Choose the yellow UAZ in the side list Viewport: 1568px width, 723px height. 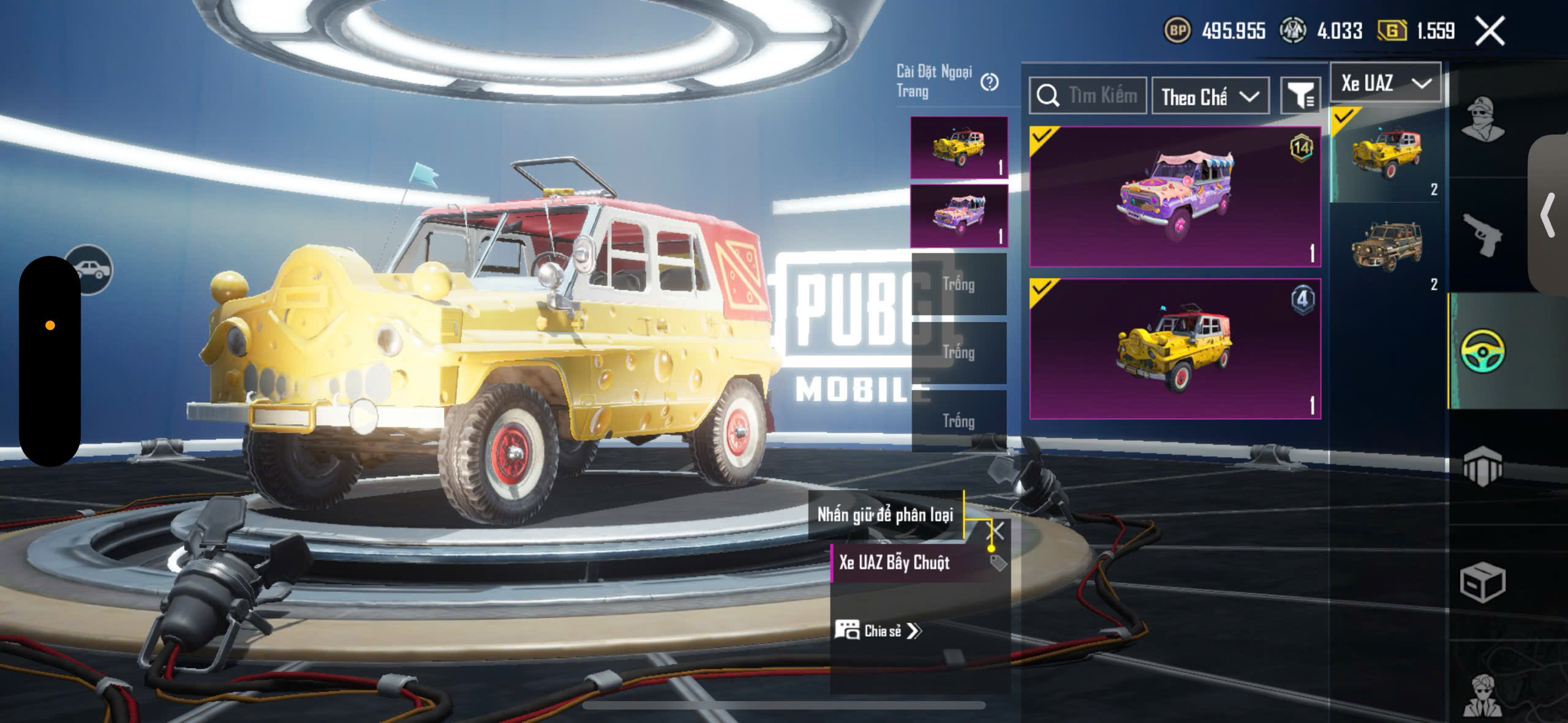[x=1387, y=154]
